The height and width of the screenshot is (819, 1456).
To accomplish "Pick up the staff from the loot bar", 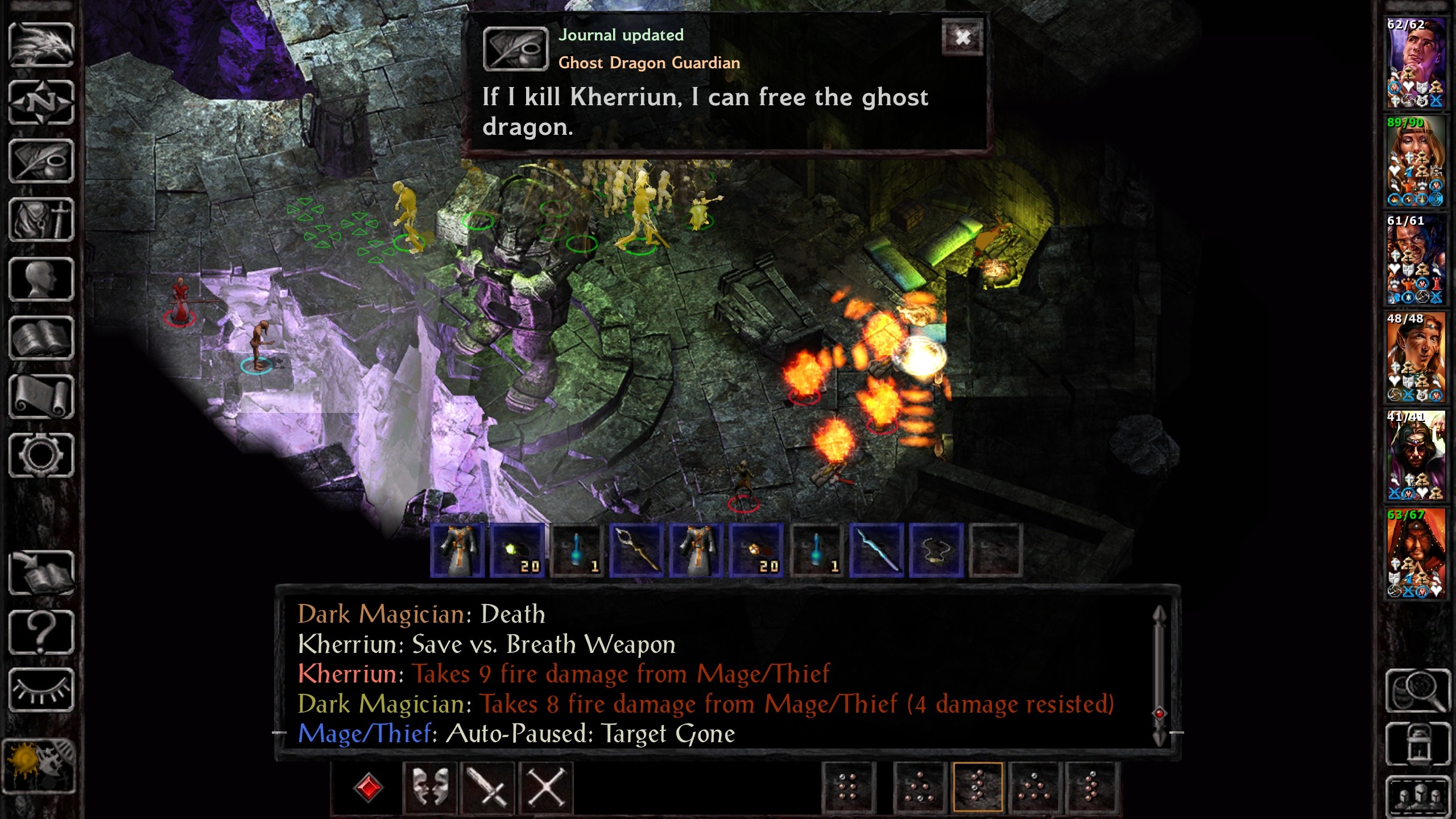I will (636, 551).
